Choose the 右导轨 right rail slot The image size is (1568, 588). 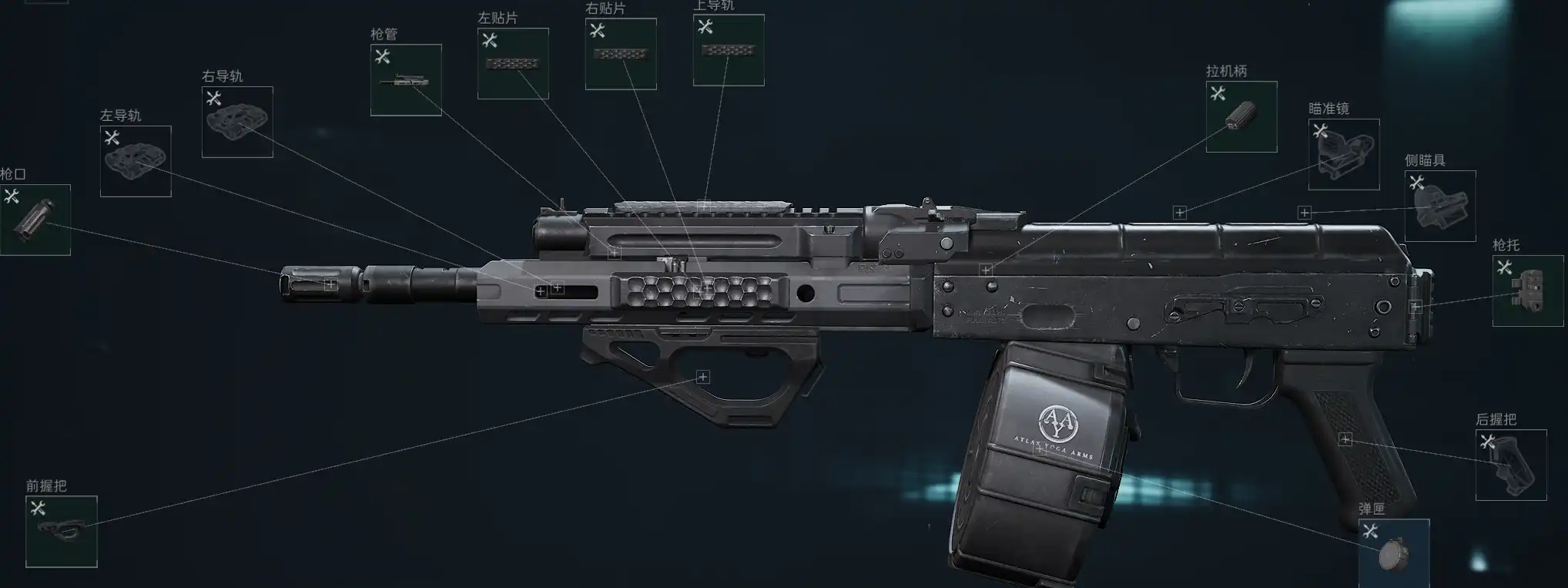[237, 122]
